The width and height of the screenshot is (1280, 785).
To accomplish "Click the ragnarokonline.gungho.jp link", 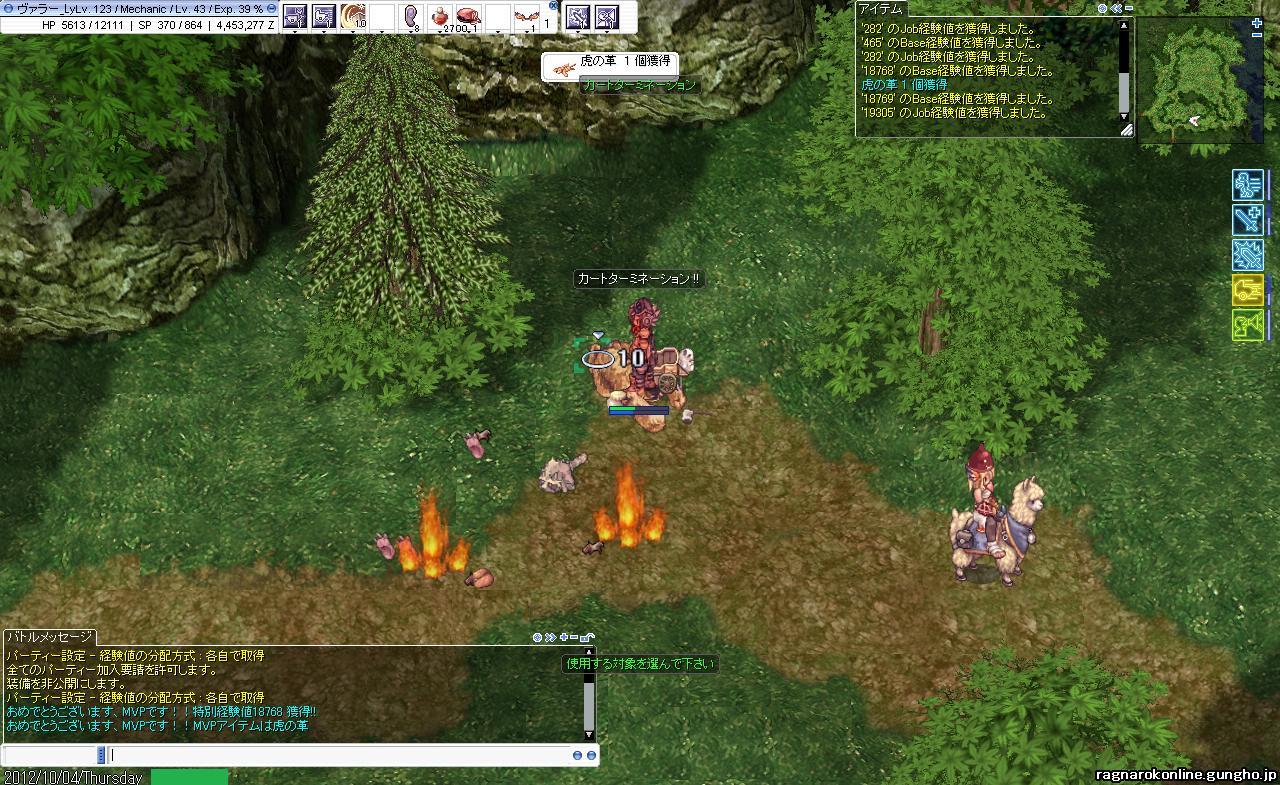I will 1185,775.
